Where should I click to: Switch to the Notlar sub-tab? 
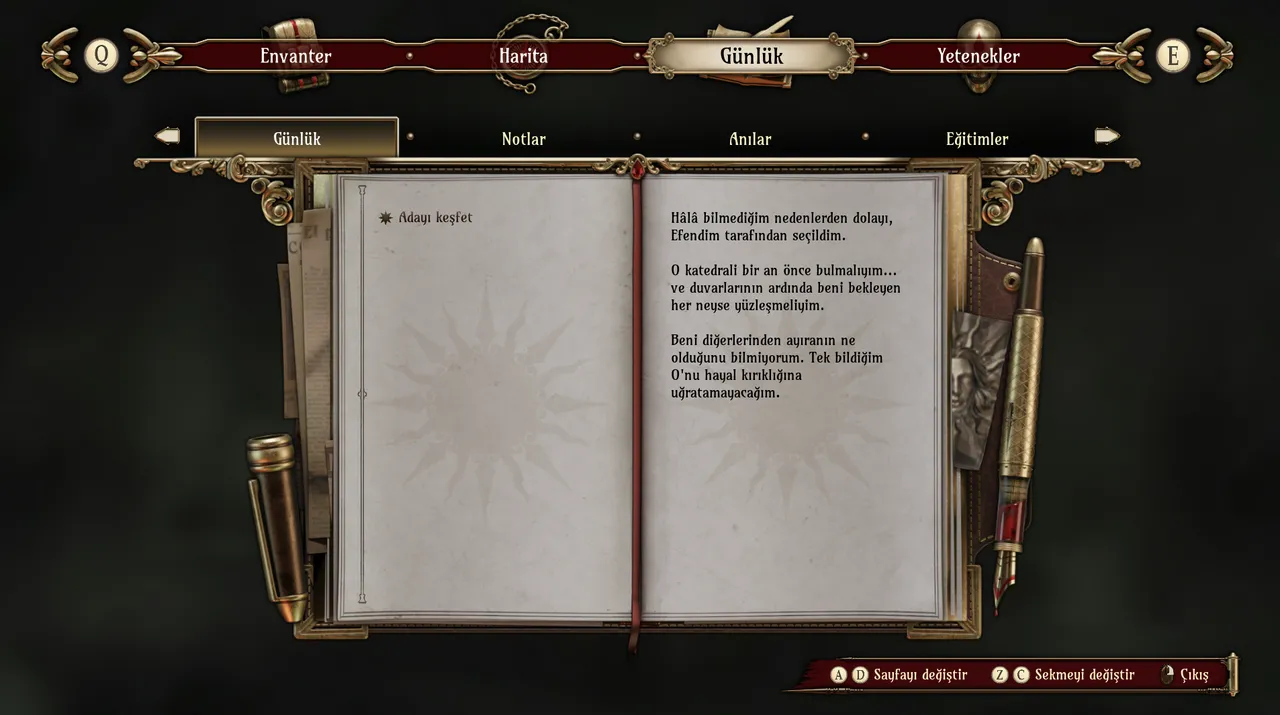click(523, 139)
